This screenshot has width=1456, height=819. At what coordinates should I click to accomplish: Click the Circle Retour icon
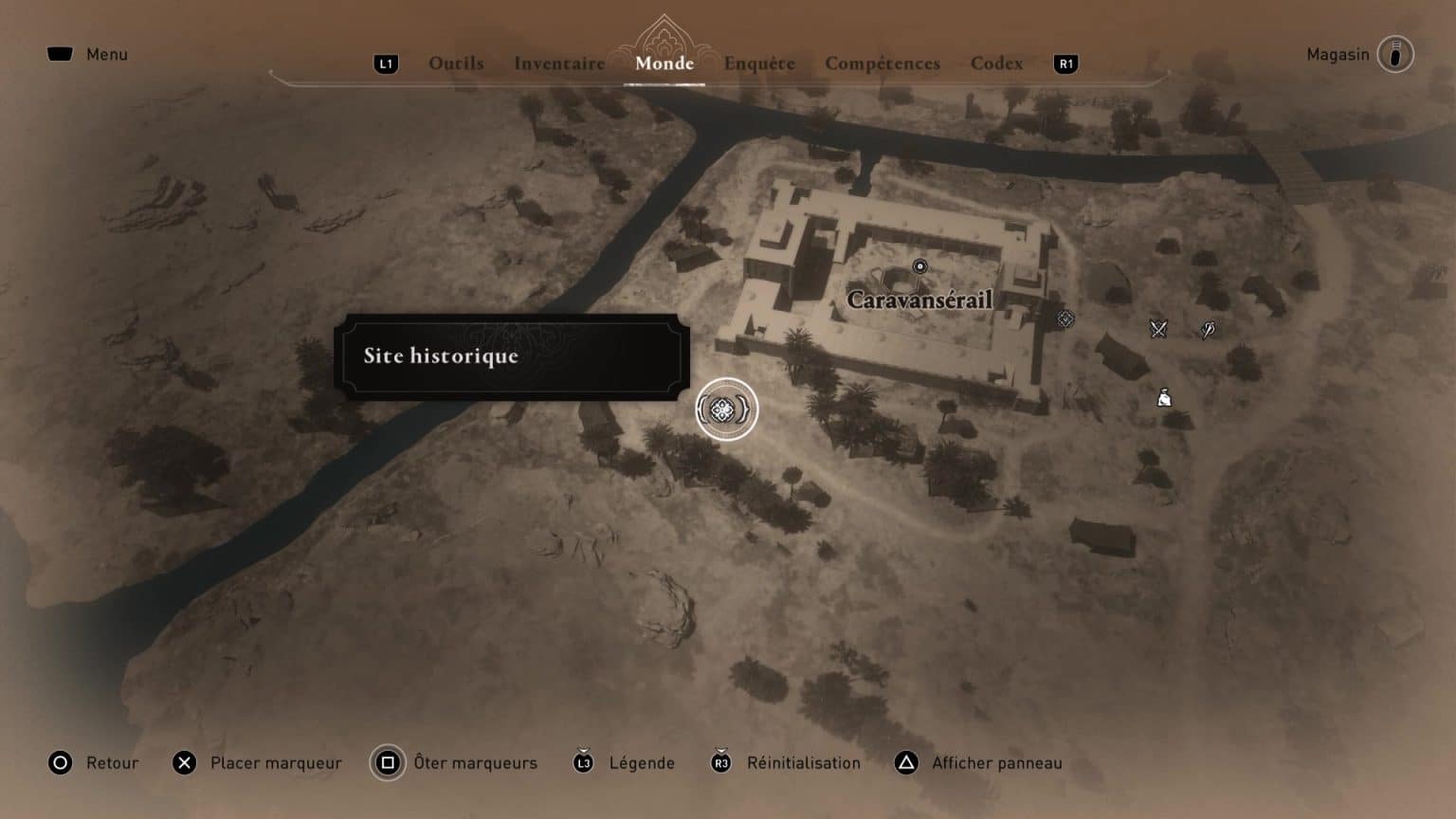(60, 762)
